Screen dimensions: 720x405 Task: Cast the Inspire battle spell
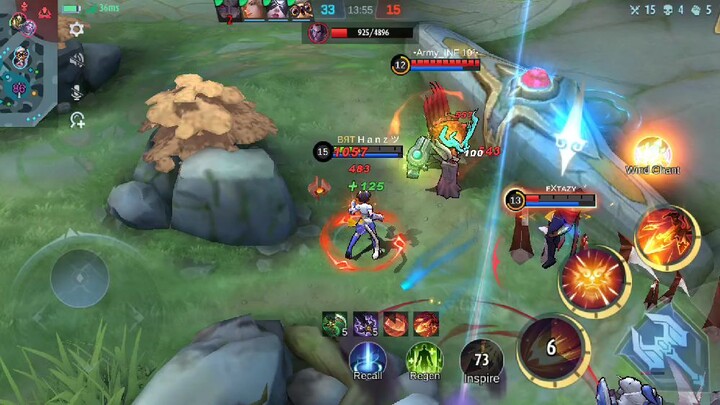tap(481, 359)
